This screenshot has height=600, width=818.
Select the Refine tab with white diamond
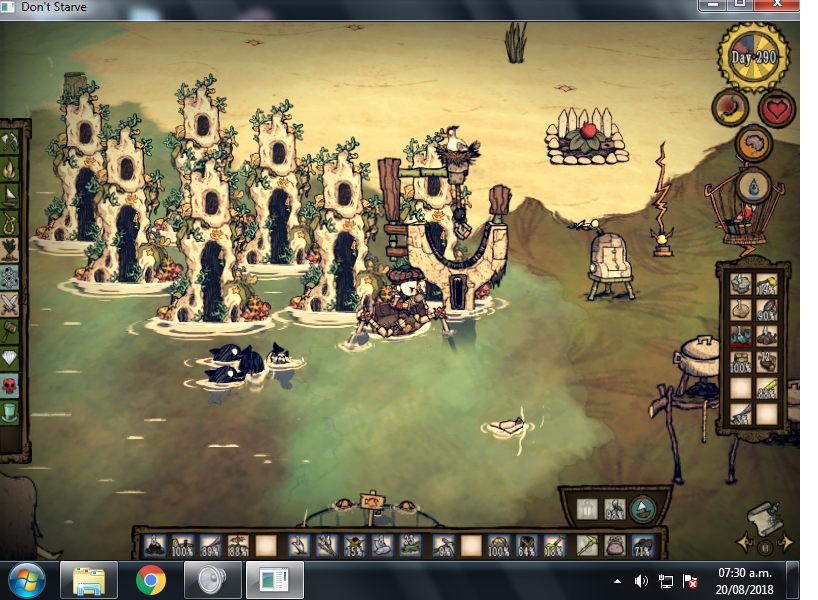[x=11, y=358]
